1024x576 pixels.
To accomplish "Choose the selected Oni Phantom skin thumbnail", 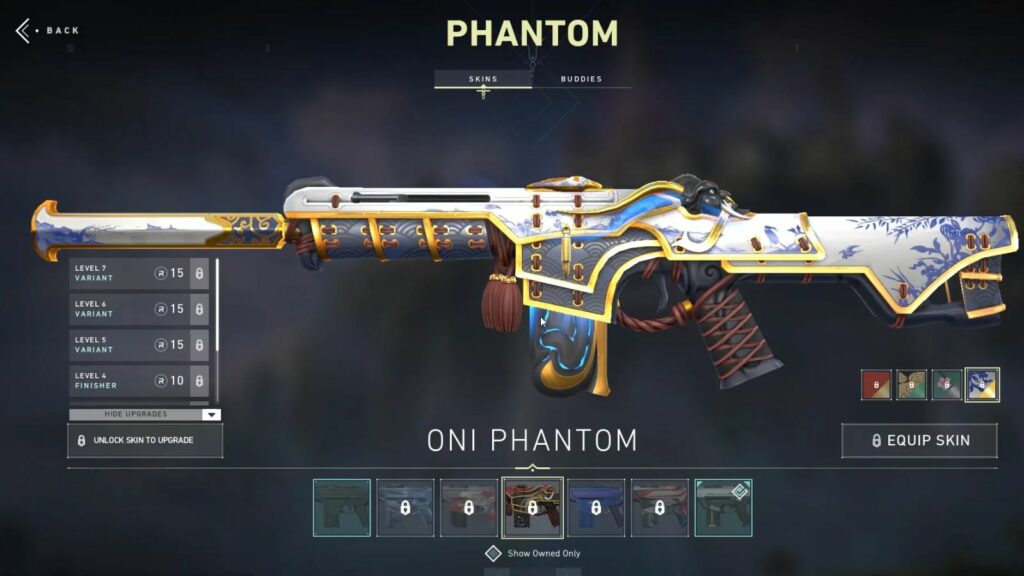I will tap(532, 508).
